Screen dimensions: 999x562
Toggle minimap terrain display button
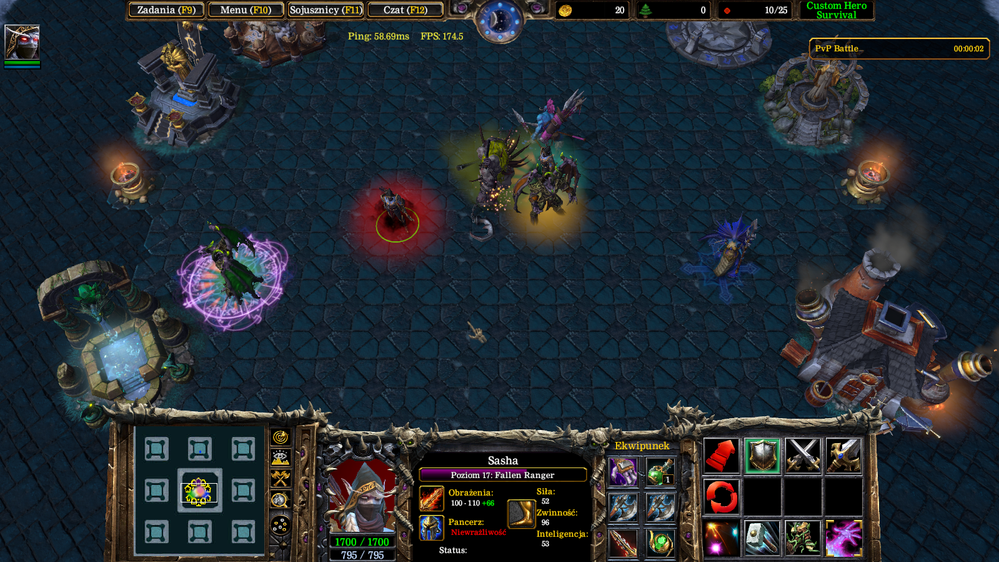pyautogui.click(x=281, y=459)
